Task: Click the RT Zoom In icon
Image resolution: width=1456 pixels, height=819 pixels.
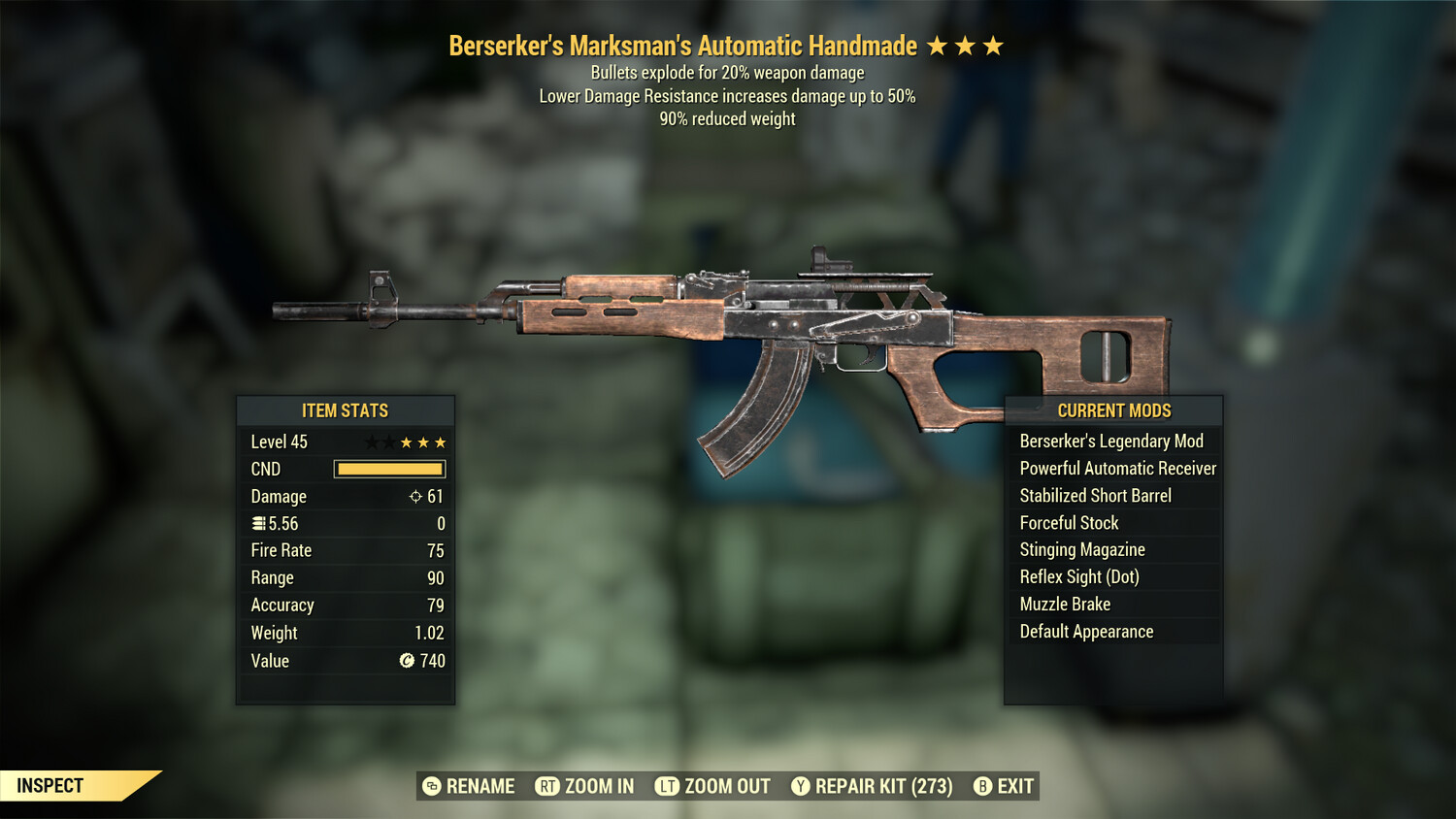Action: click(549, 786)
